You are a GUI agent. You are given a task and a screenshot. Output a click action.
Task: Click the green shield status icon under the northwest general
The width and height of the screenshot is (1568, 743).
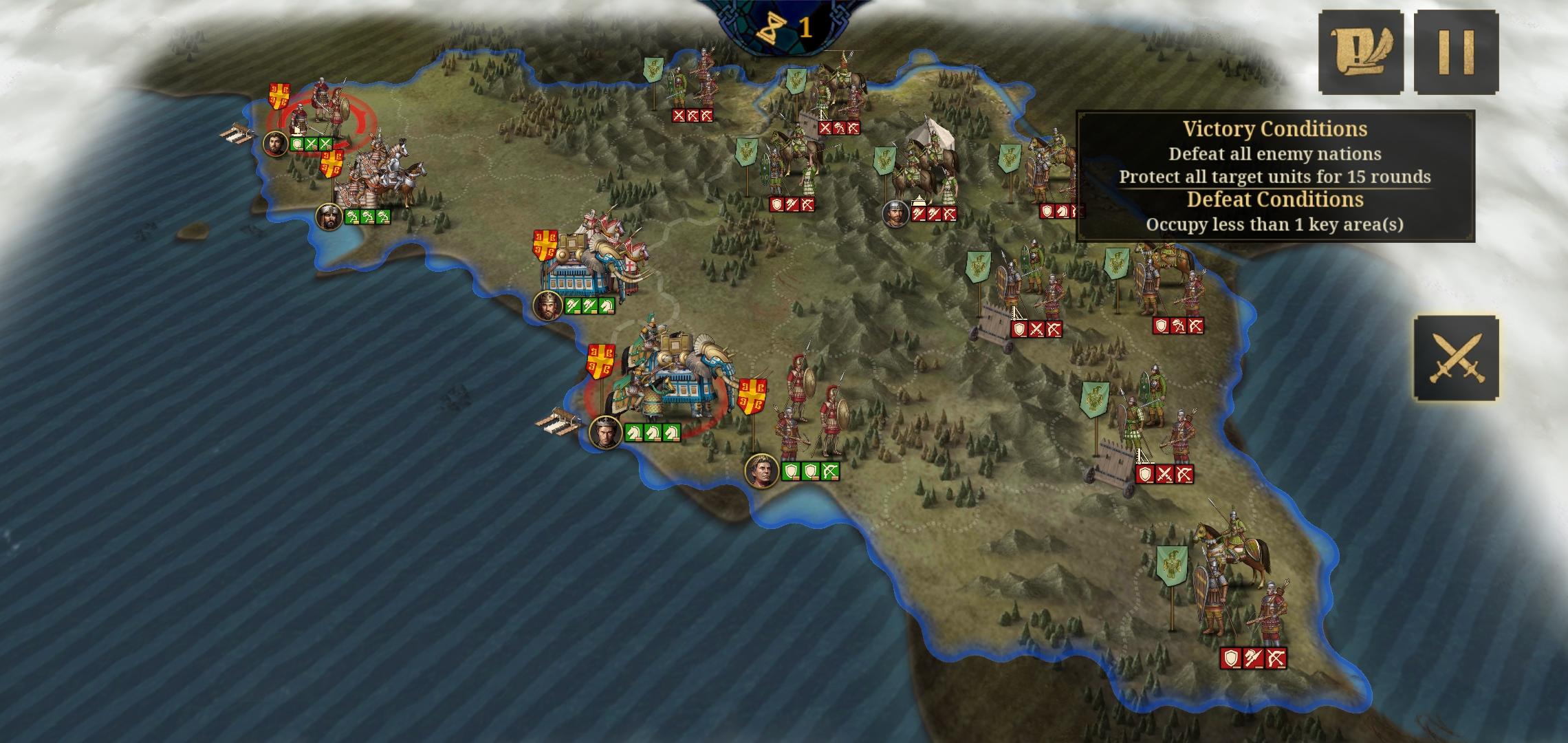297,146
